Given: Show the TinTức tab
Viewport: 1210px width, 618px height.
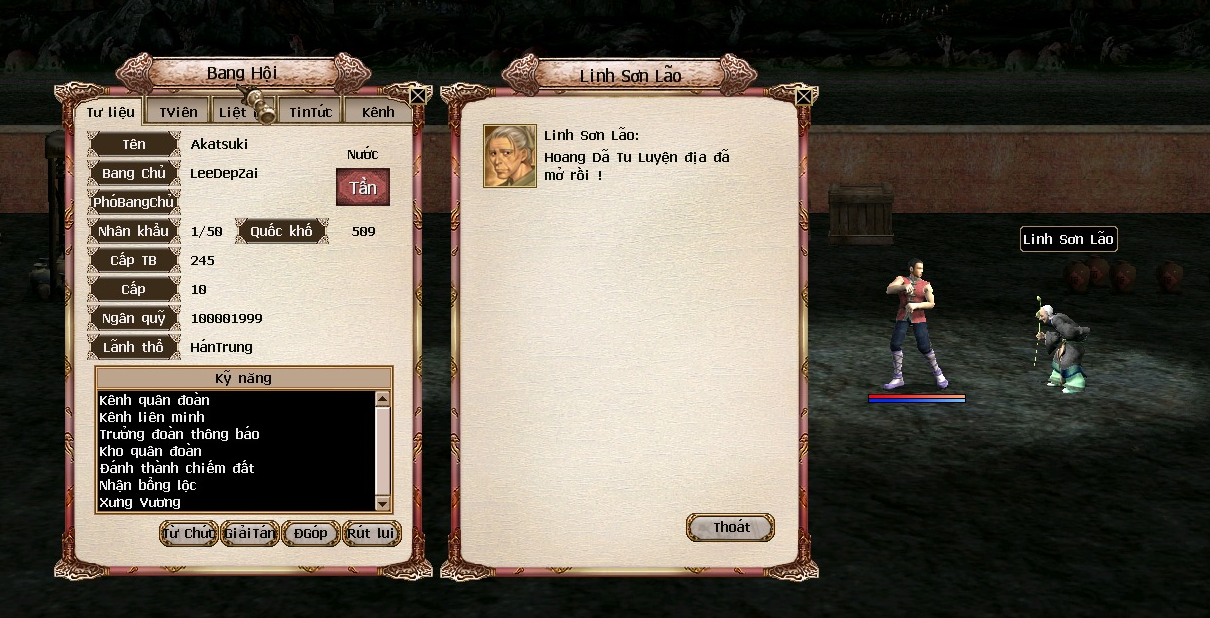Looking at the screenshot, I should [310, 111].
